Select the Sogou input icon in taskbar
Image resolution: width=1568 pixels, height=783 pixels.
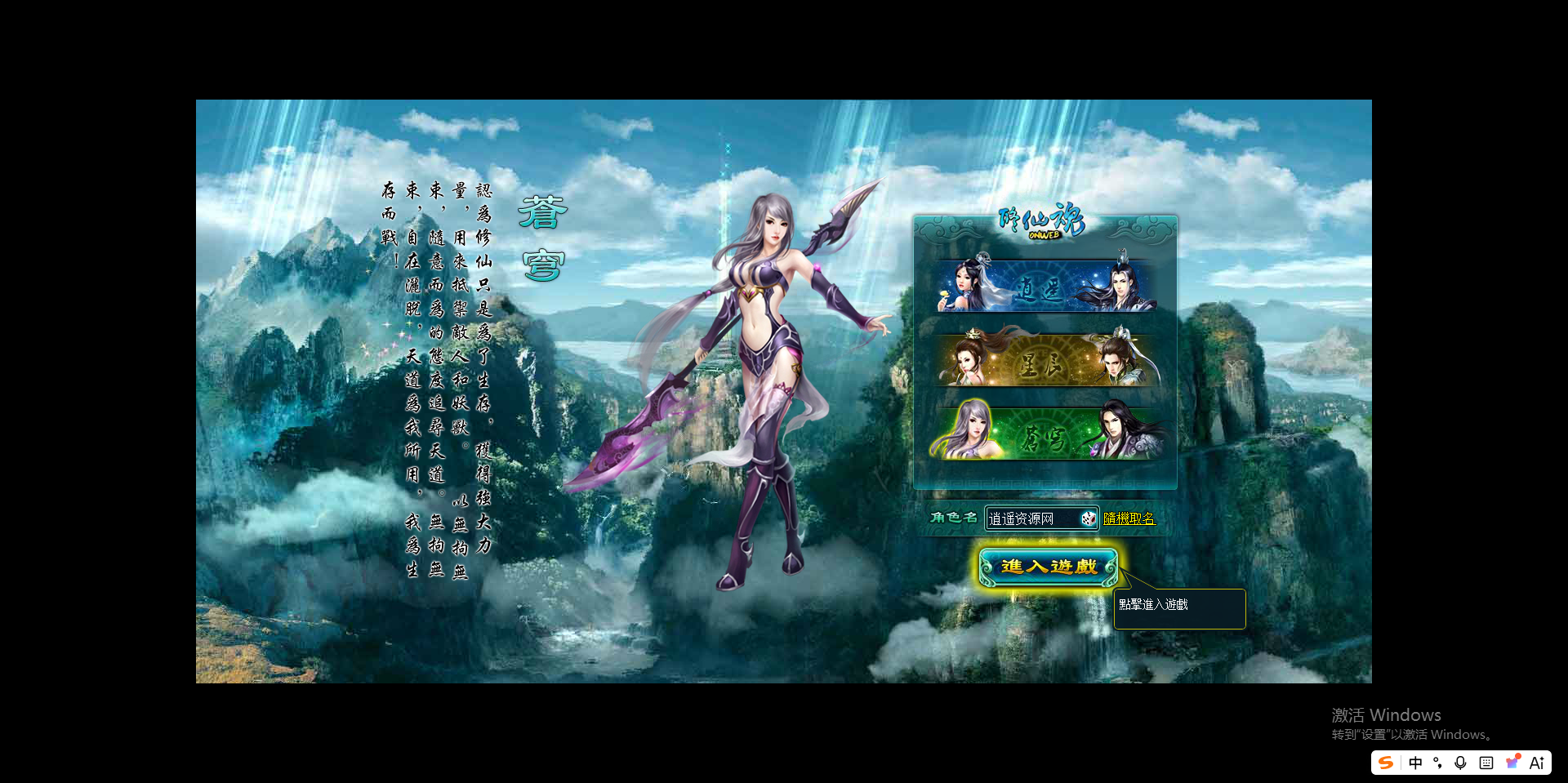(x=1386, y=763)
